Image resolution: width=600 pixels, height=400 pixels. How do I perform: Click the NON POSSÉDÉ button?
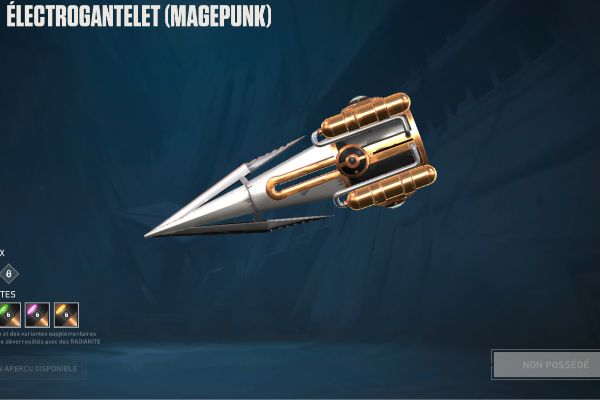[546, 364]
